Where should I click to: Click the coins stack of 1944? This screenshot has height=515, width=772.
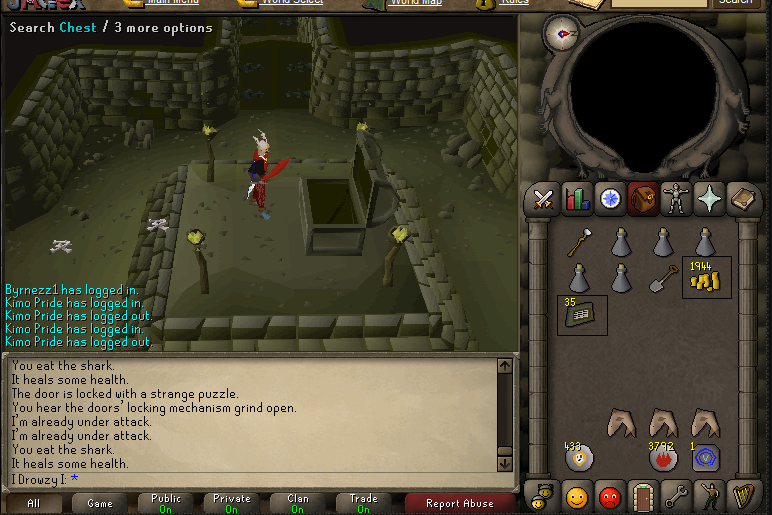point(706,279)
